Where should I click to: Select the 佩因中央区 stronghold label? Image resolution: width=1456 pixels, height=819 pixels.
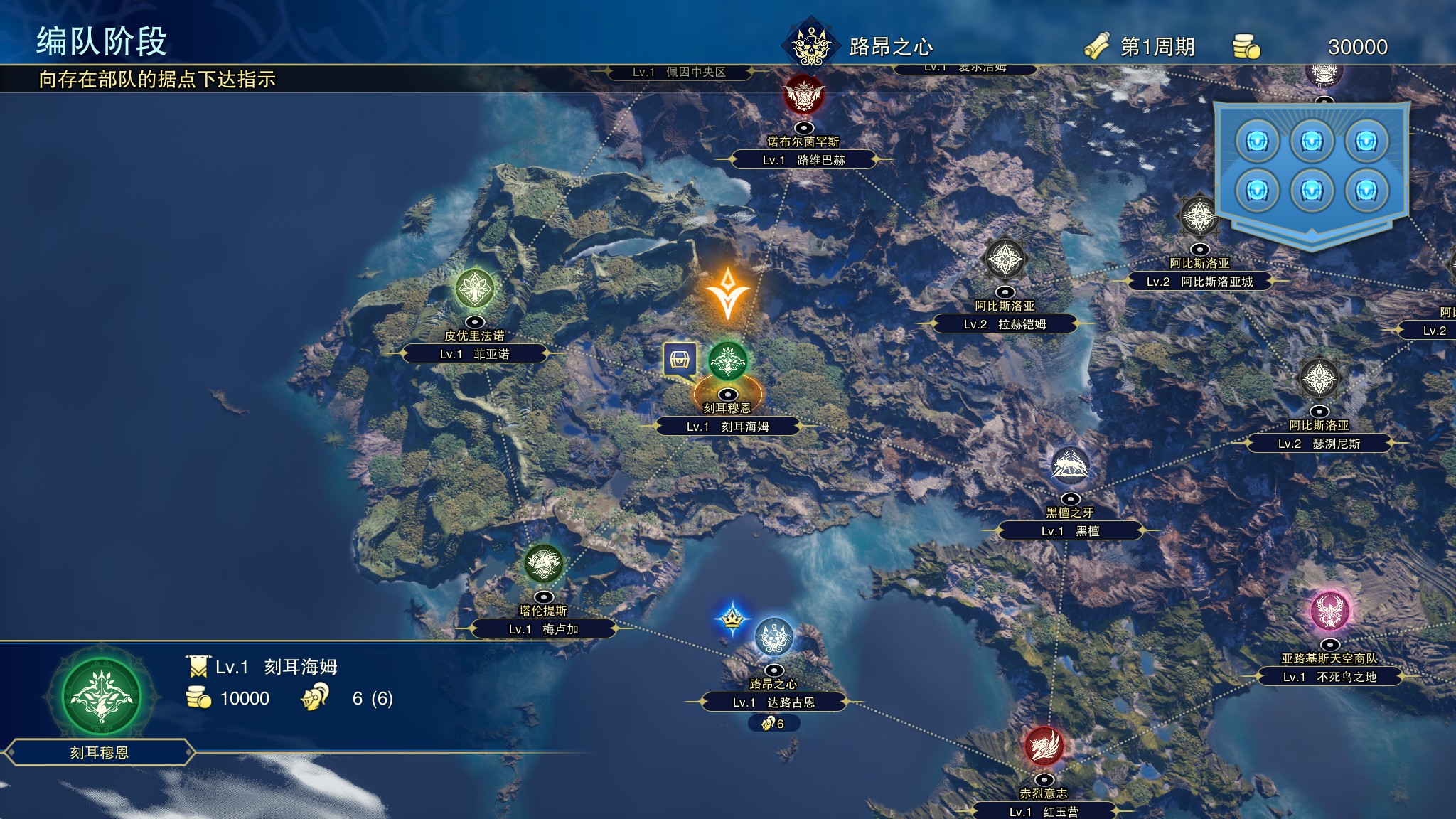coord(679,73)
